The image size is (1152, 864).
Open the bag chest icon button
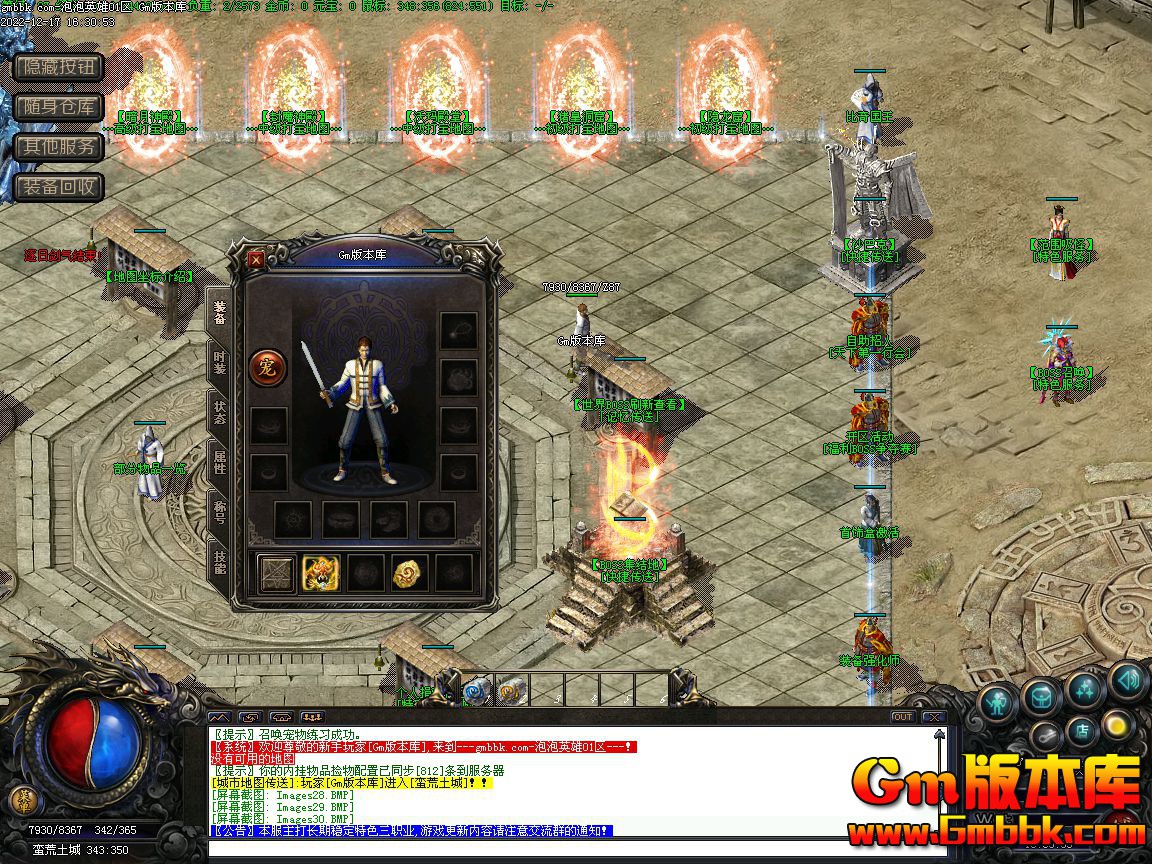(x=1041, y=695)
